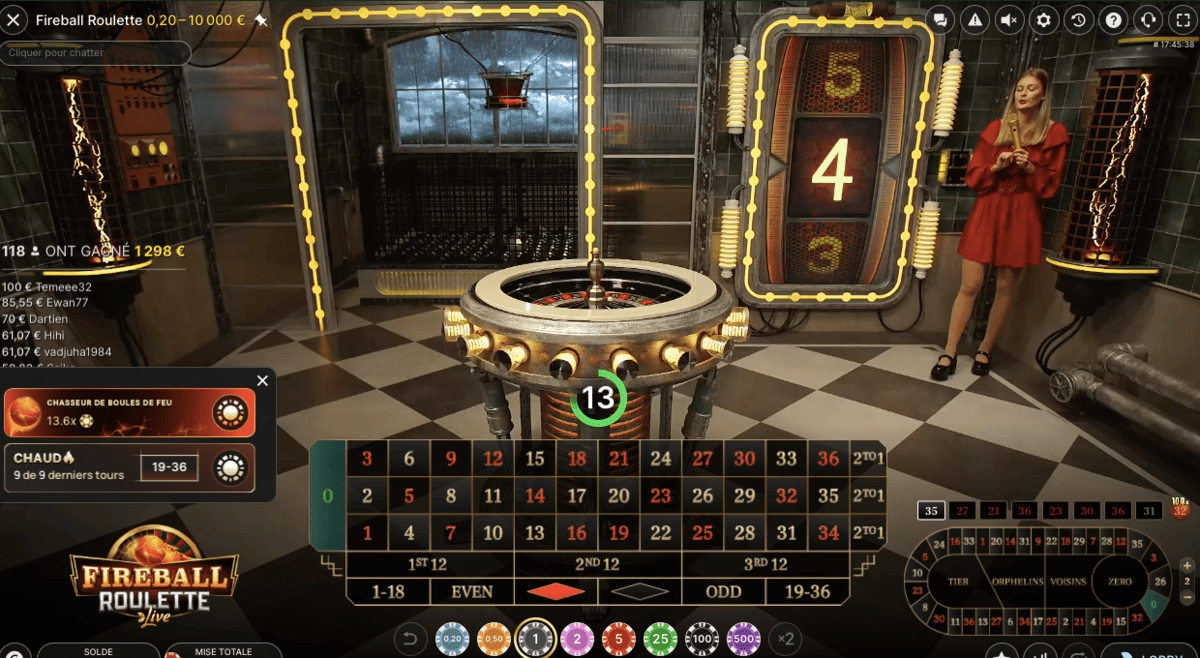Close the Chasseur de Boules de Feu panel
The height and width of the screenshot is (658, 1200).
pyautogui.click(x=262, y=381)
